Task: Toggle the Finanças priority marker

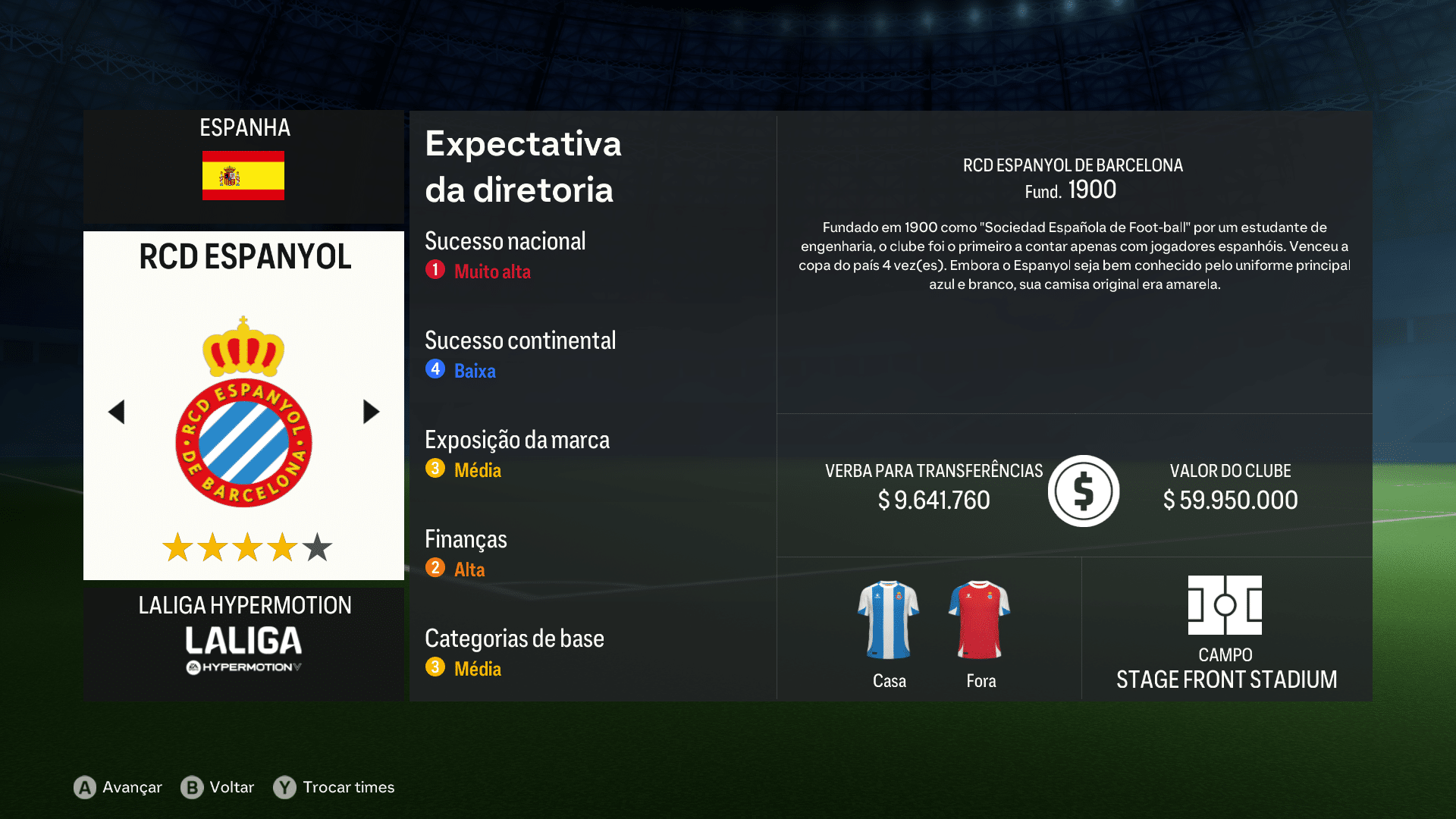Action: [x=435, y=567]
